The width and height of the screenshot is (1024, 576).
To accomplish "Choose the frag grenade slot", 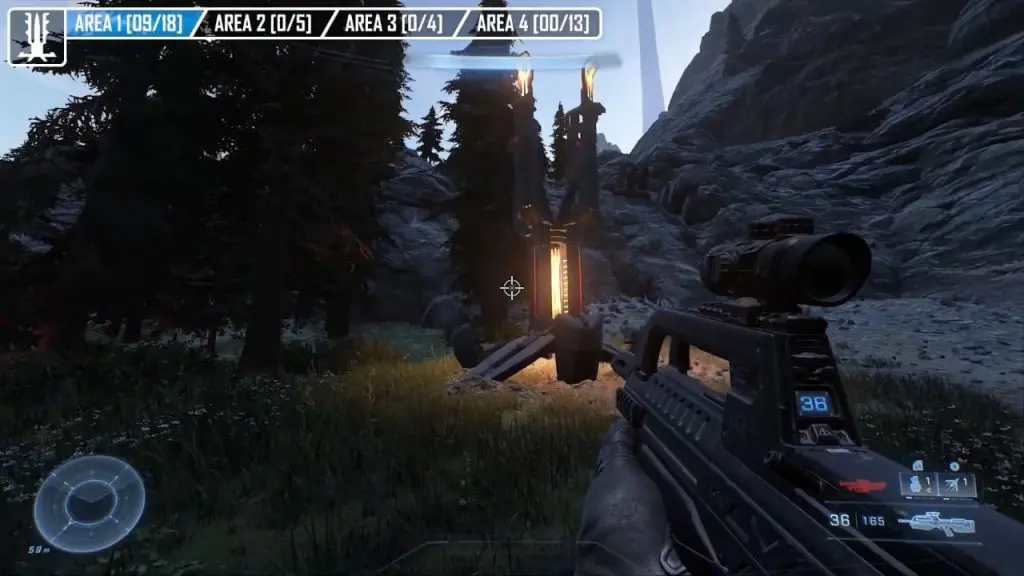I will pyautogui.click(x=917, y=485).
